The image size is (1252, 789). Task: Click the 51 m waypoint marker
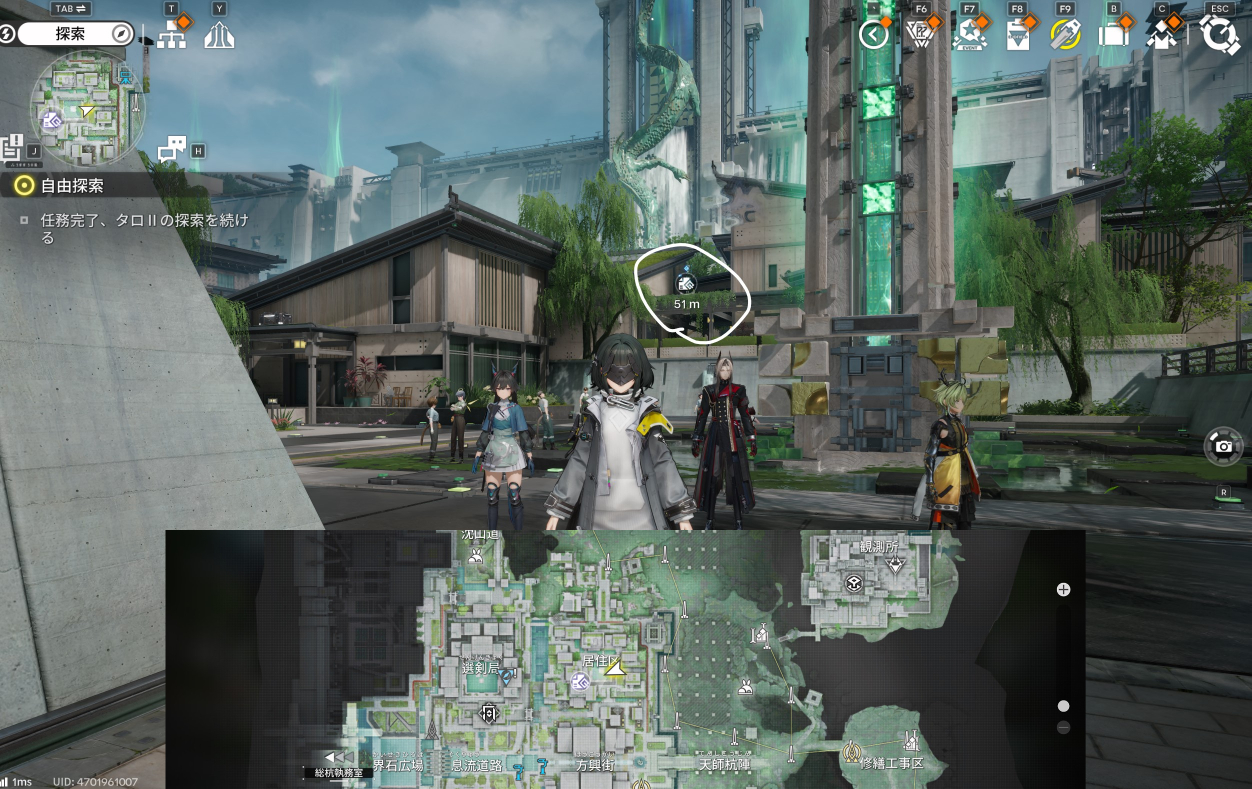point(686,284)
